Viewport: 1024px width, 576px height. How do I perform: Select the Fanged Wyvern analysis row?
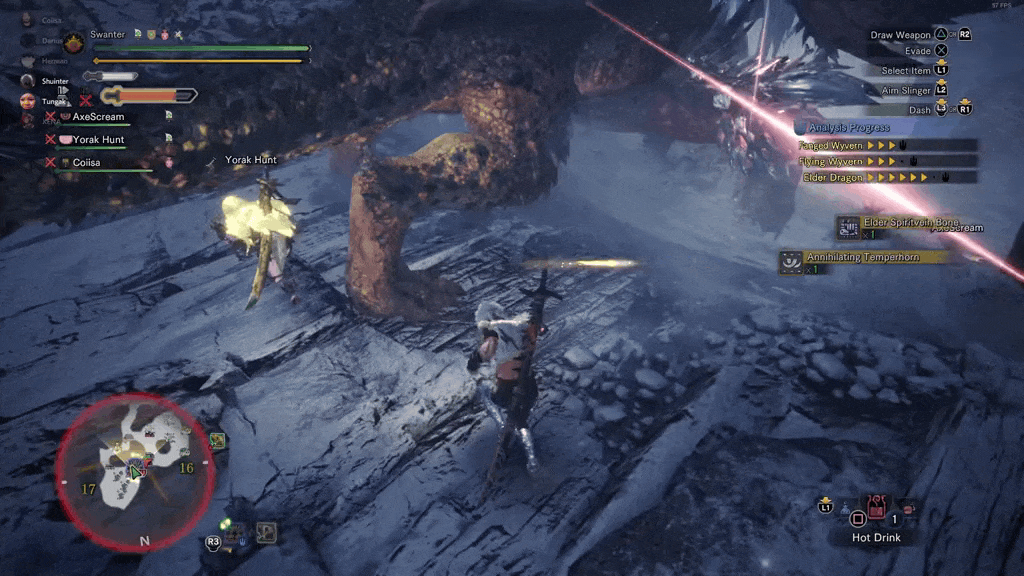(888, 145)
